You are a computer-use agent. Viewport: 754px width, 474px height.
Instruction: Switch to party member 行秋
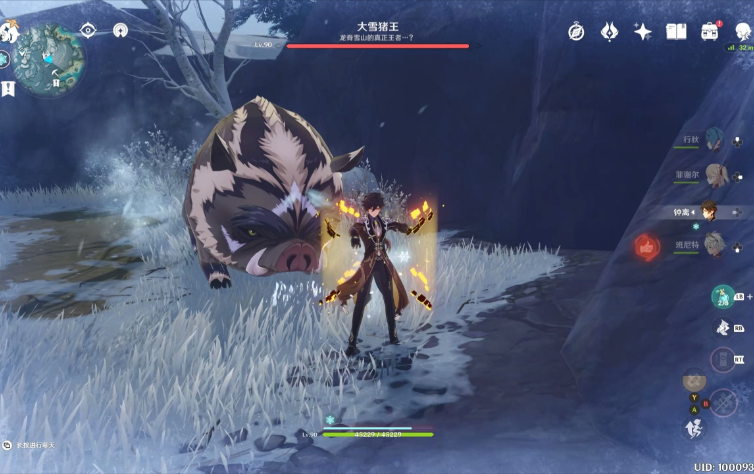tap(712, 139)
